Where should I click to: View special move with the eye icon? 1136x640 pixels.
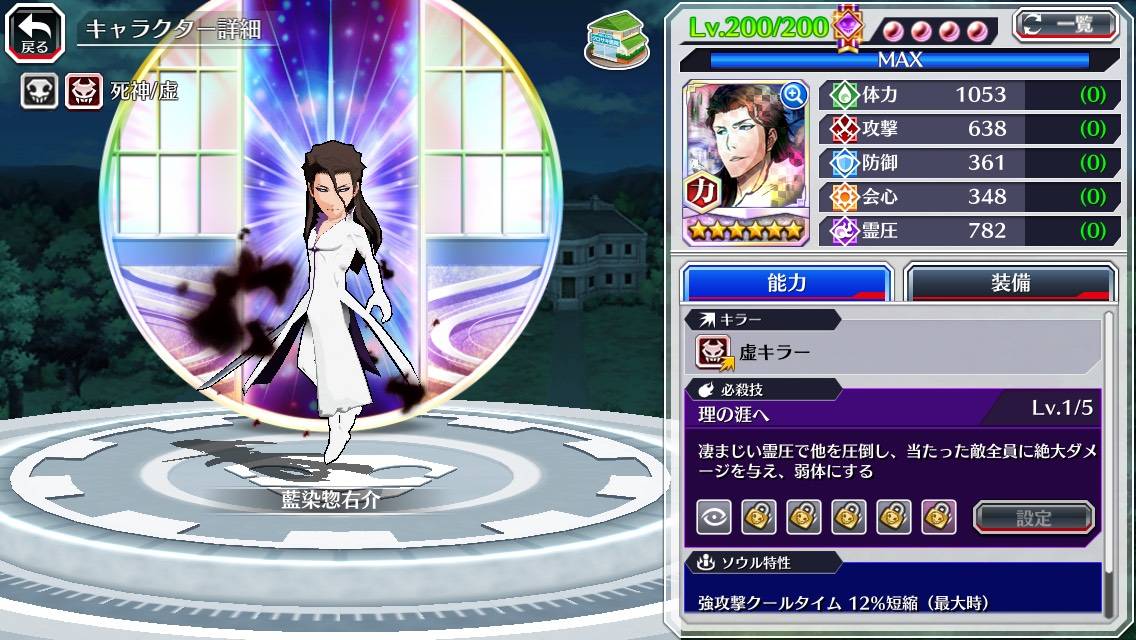[x=714, y=517]
